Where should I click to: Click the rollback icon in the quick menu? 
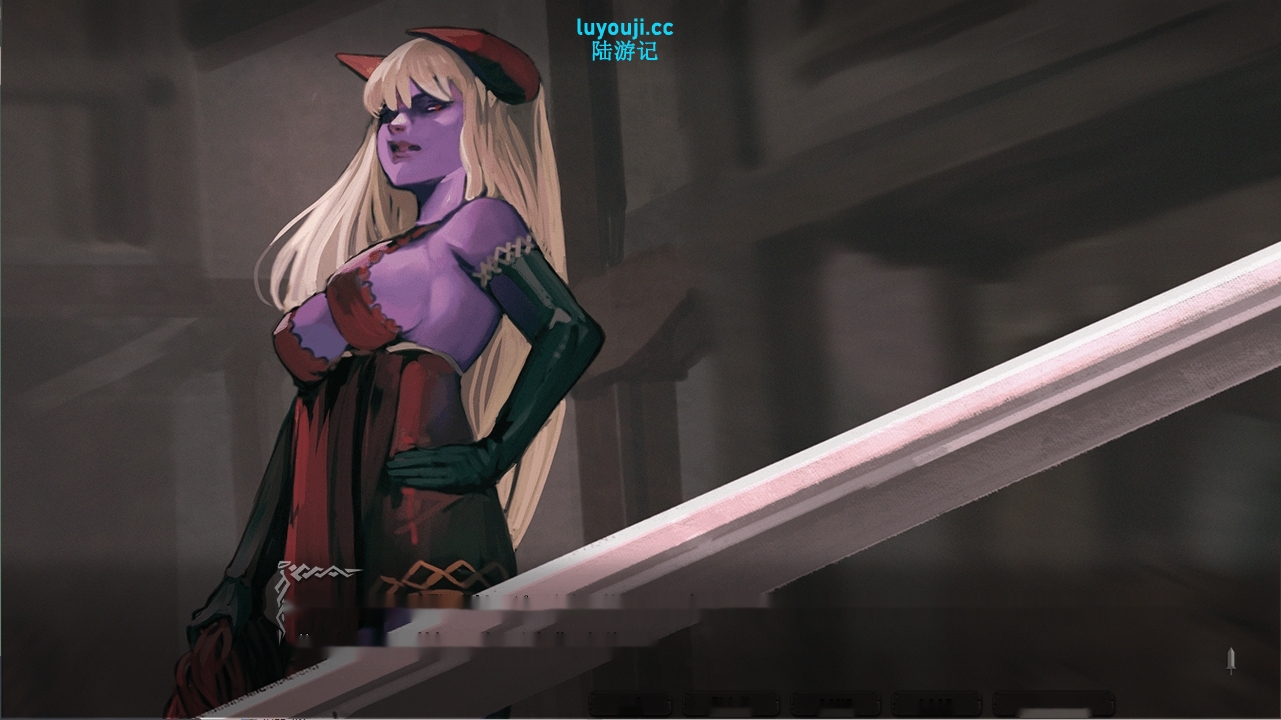628,703
